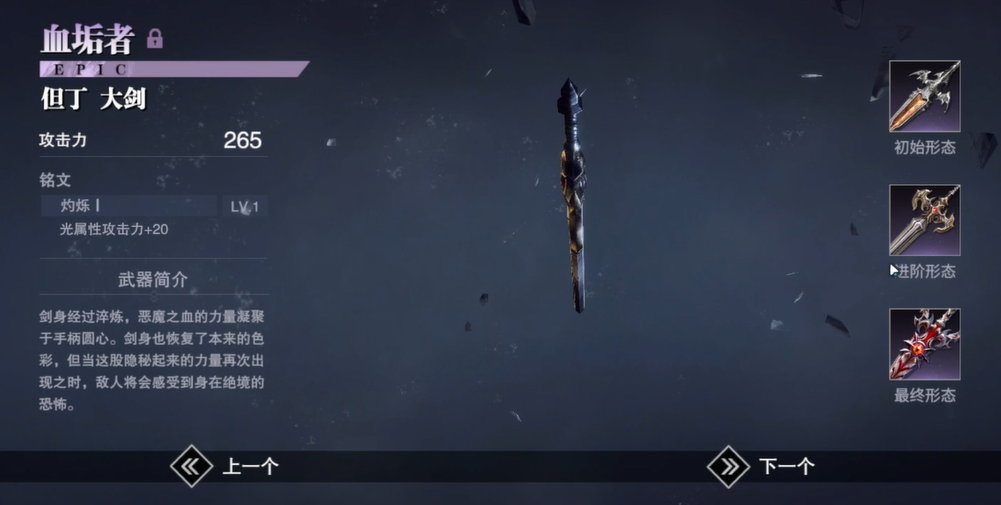The width and height of the screenshot is (1001, 505).
Task: Show the 最终形态 final form thumbnail
Action: coord(924,344)
